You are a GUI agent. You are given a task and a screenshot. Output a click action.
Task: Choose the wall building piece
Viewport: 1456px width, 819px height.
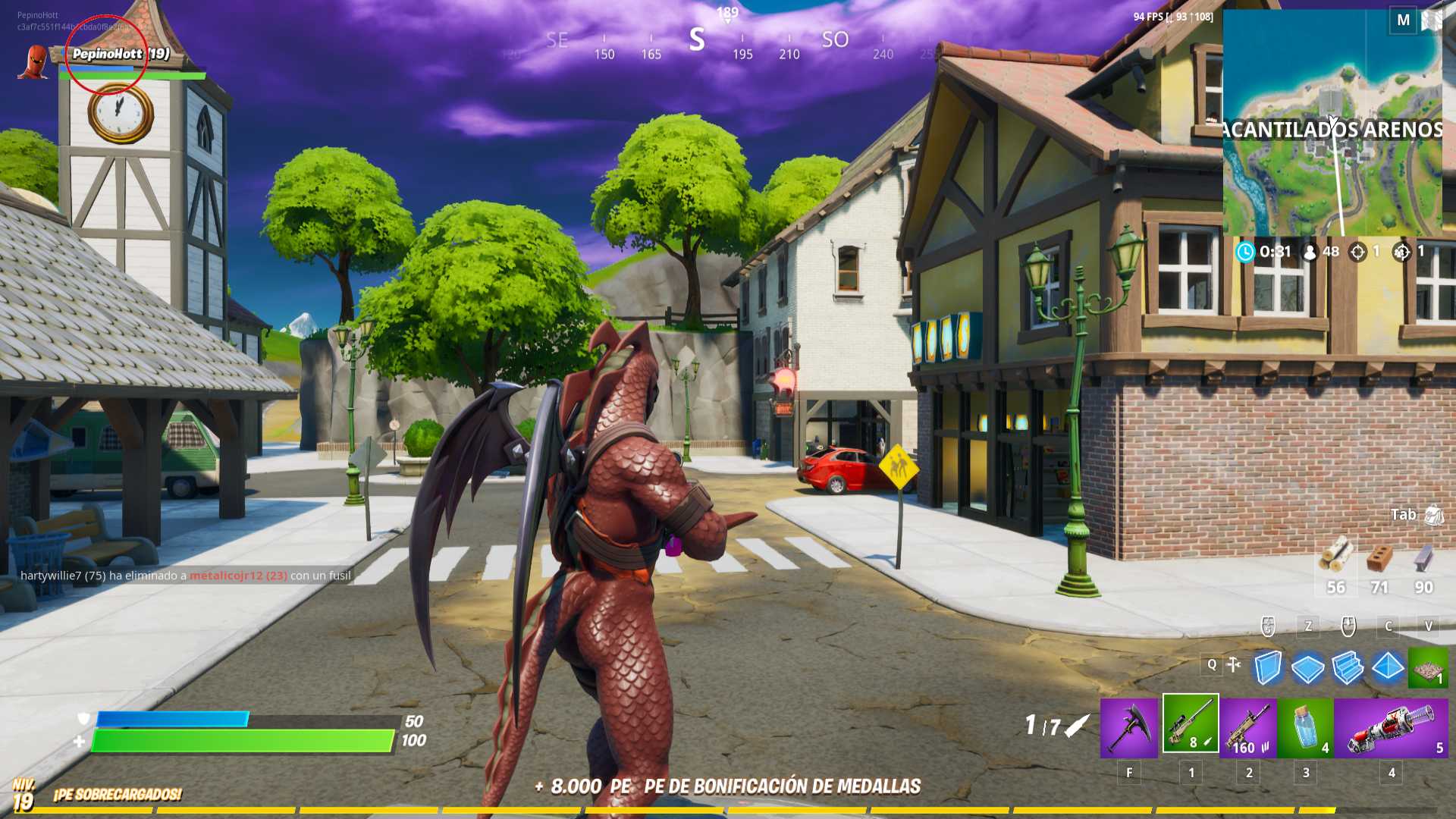pos(1267,668)
